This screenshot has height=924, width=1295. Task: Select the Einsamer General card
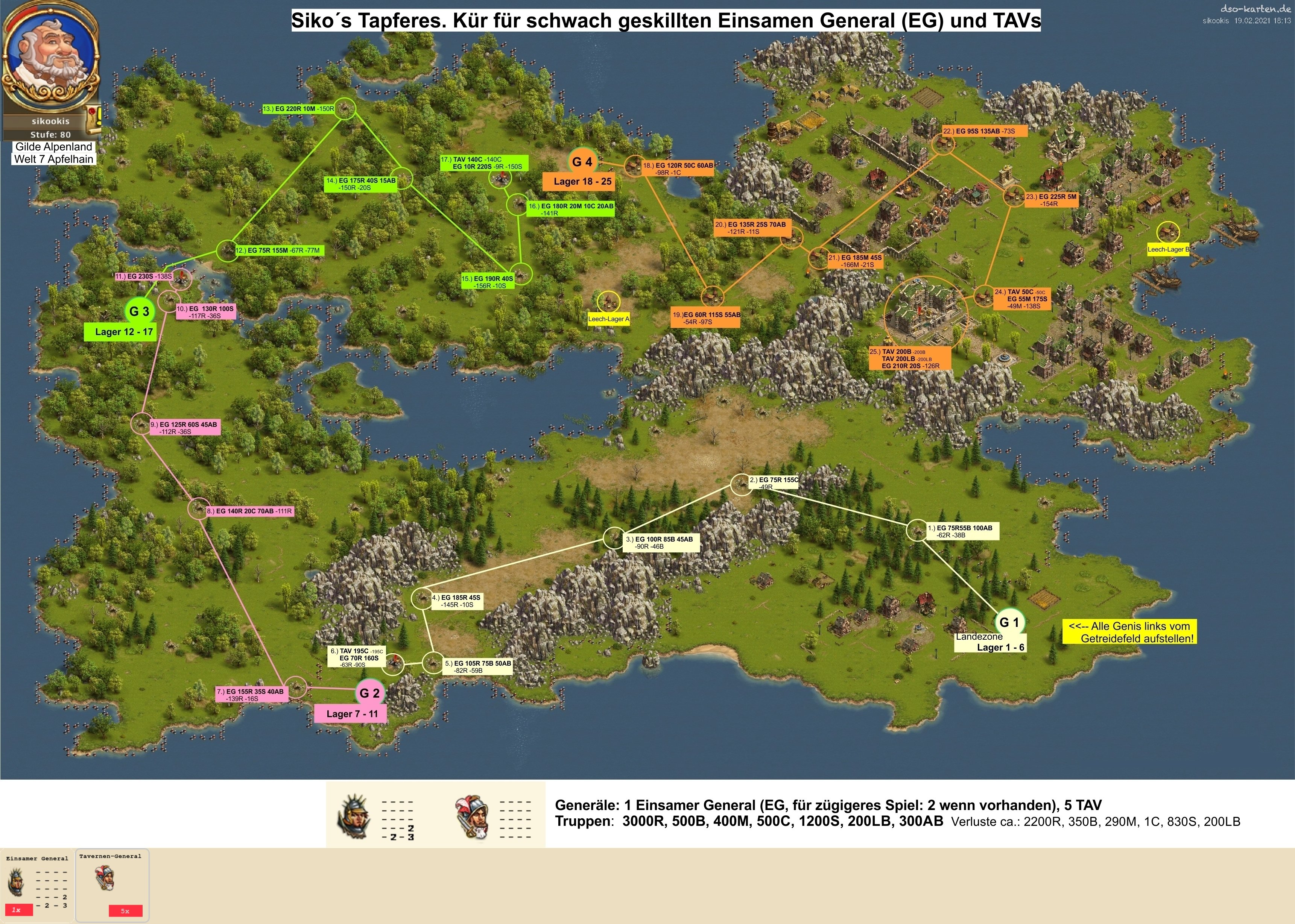(37, 884)
